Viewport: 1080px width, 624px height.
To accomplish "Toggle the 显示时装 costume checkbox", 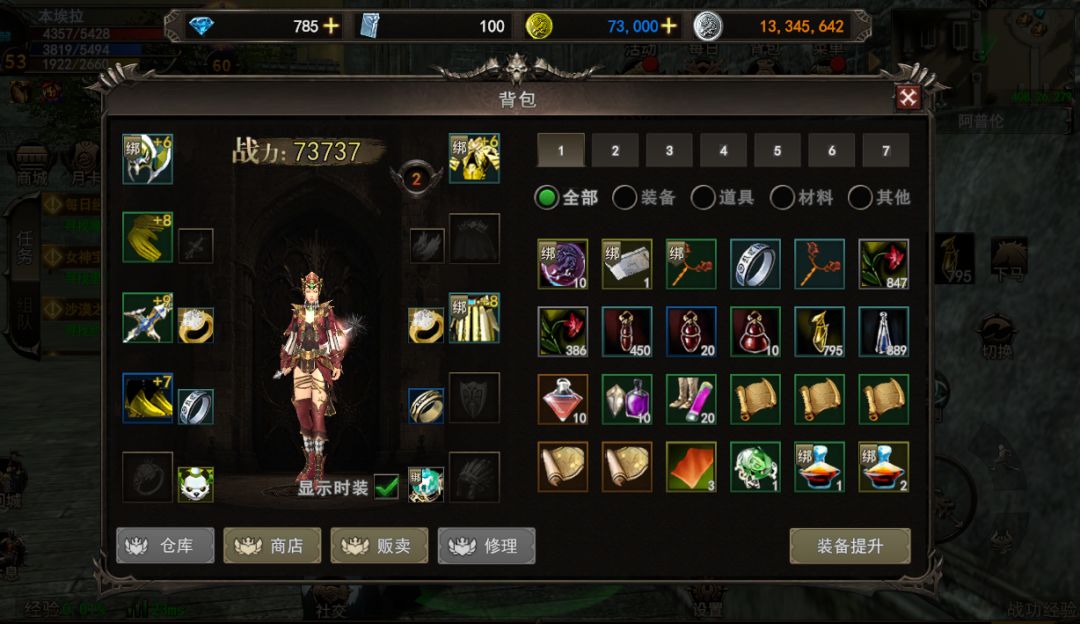I will pos(386,487).
